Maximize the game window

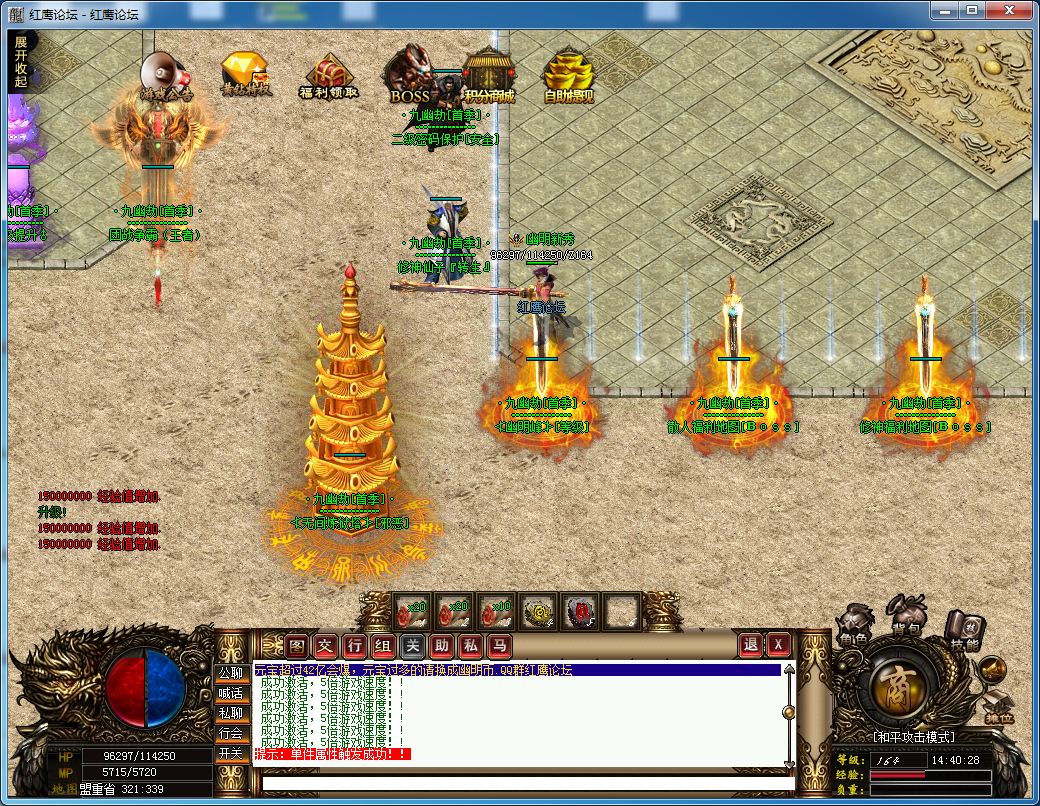[971, 9]
